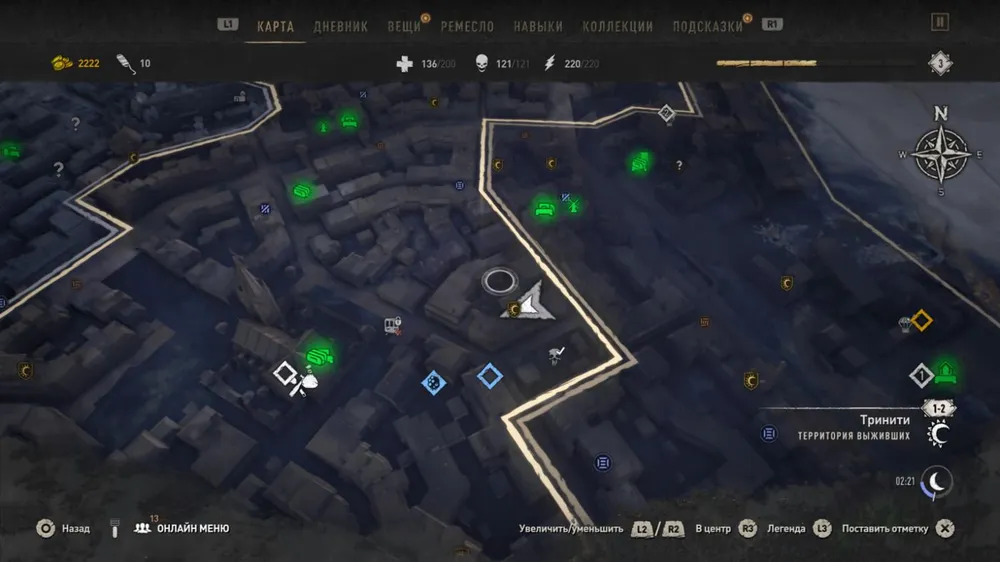This screenshot has height=562, width=1000.
Task: Click the compass rose
Action: click(940, 153)
